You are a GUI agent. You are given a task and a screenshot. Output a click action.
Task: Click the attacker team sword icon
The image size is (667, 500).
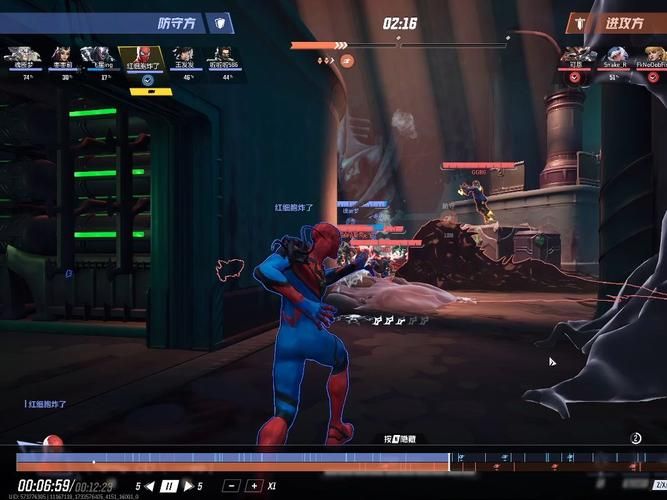tap(579, 23)
